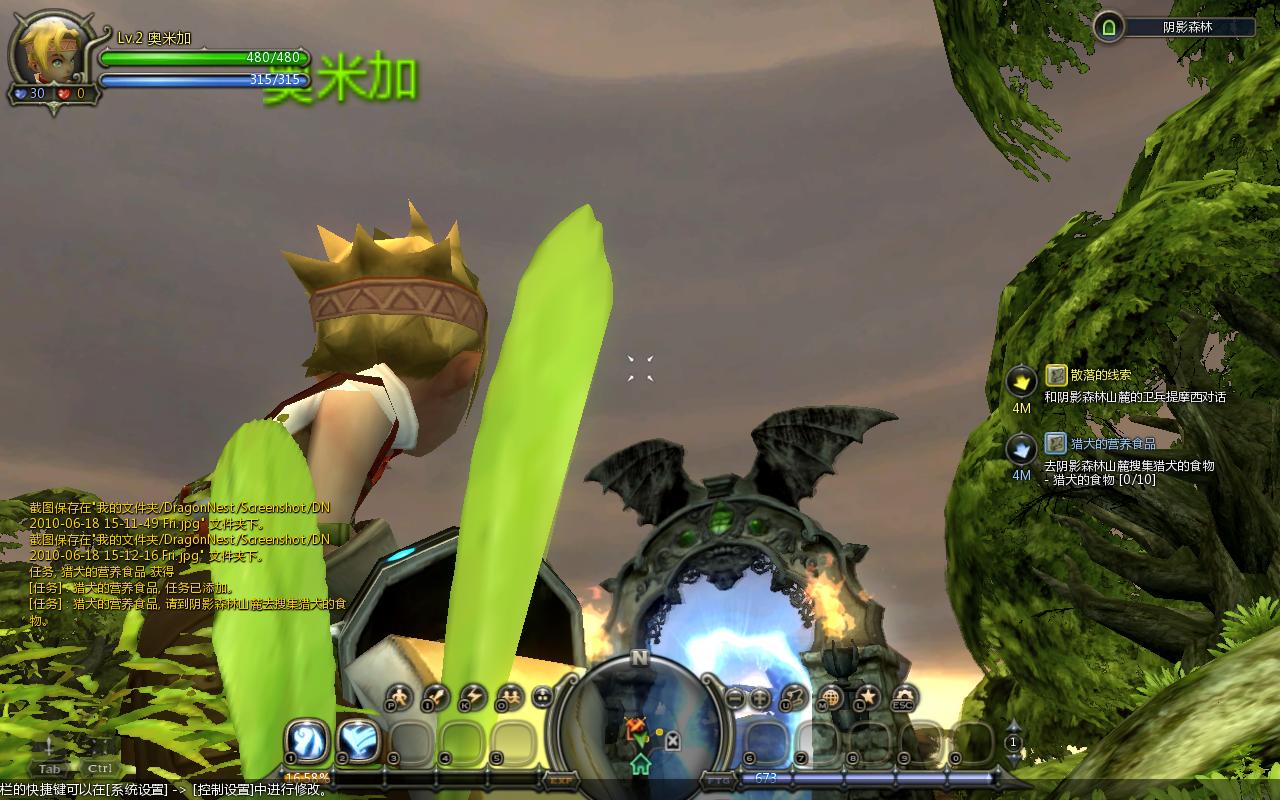Click the blue arrow quest direction icon

click(1021, 449)
